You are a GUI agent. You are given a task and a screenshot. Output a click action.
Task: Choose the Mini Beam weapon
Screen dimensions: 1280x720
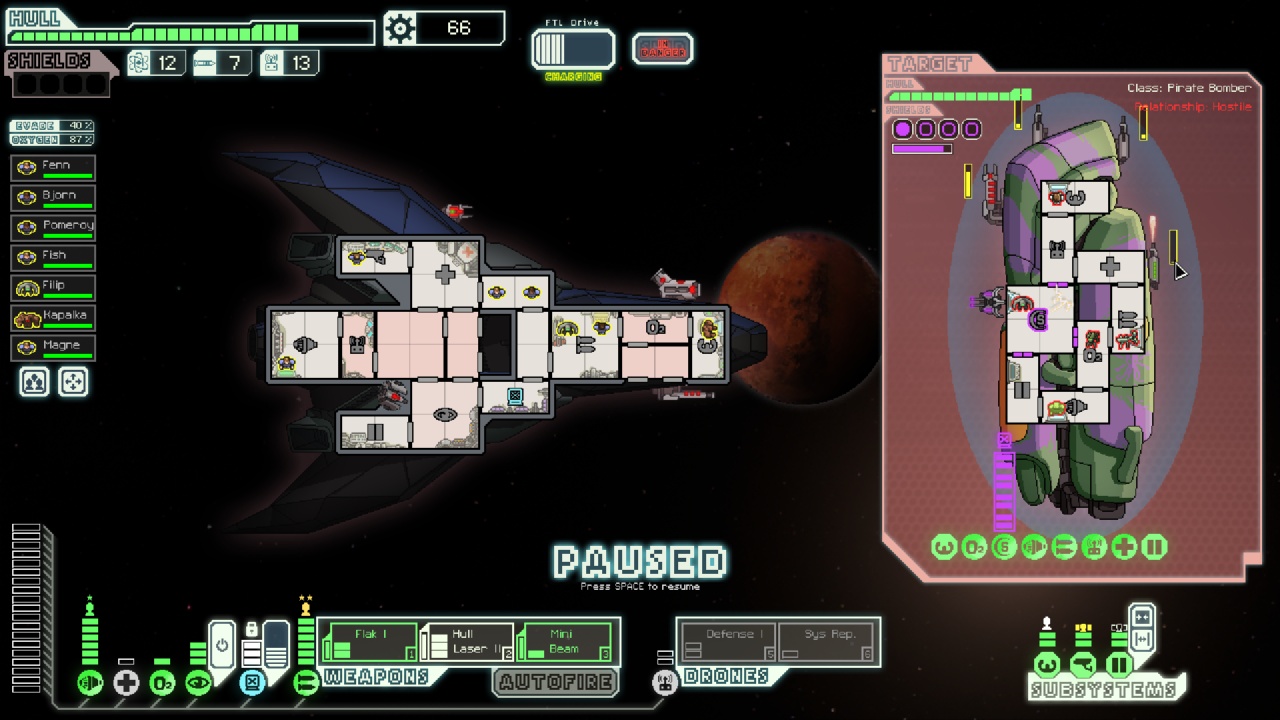564,642
